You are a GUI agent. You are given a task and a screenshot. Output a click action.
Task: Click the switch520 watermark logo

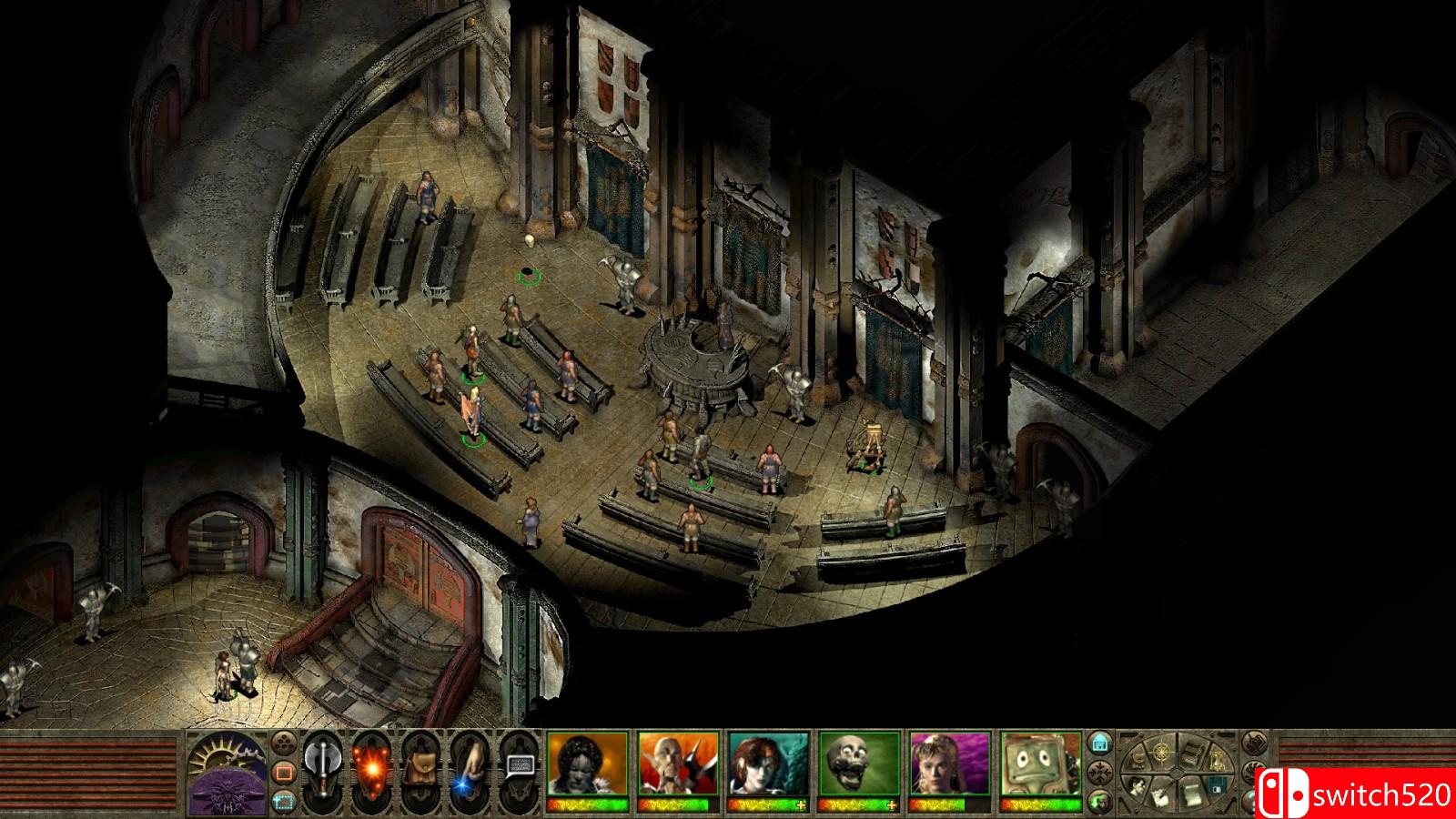coord(1357,793)
